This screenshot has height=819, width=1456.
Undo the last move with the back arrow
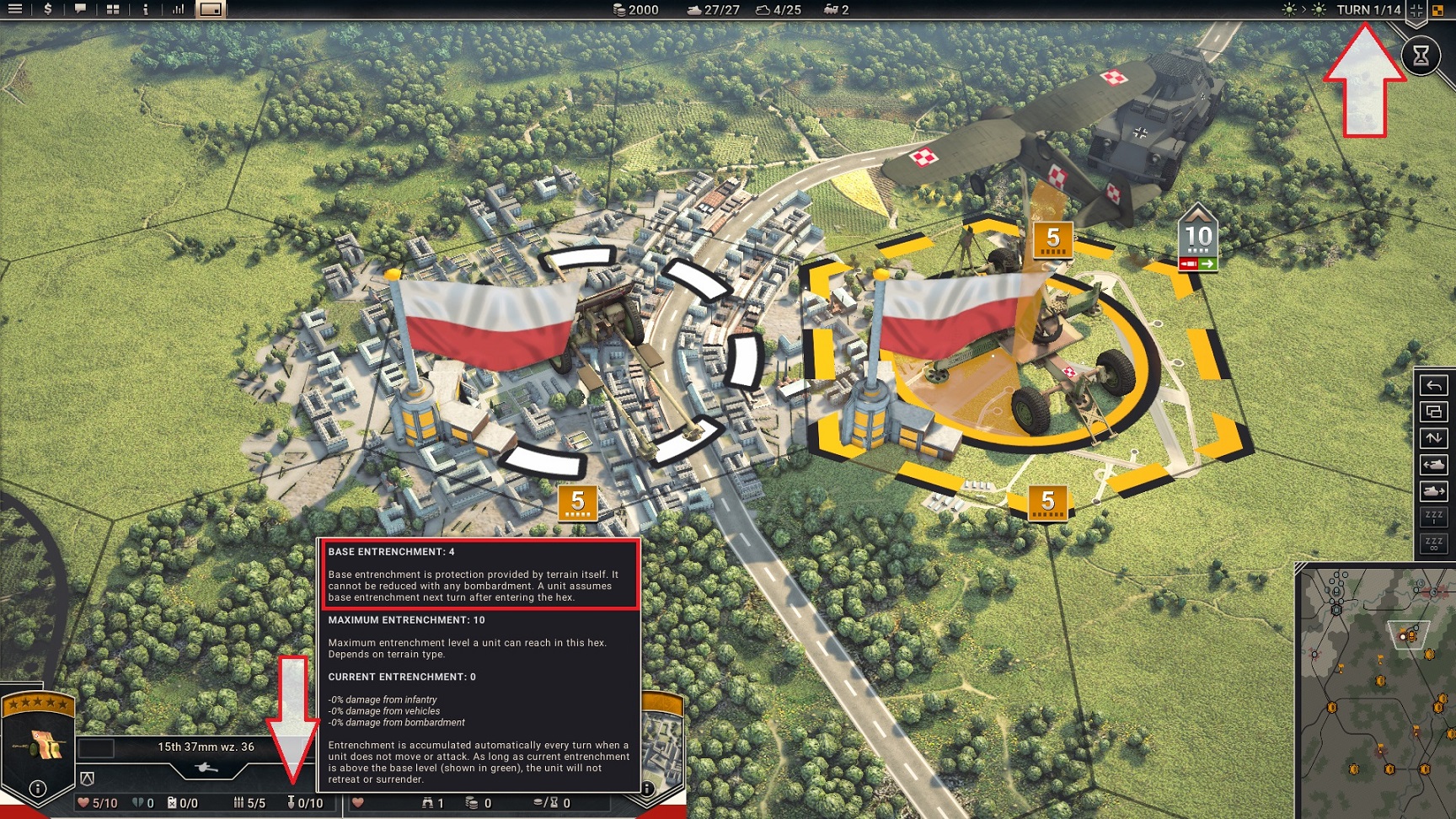coord(1433,385)
